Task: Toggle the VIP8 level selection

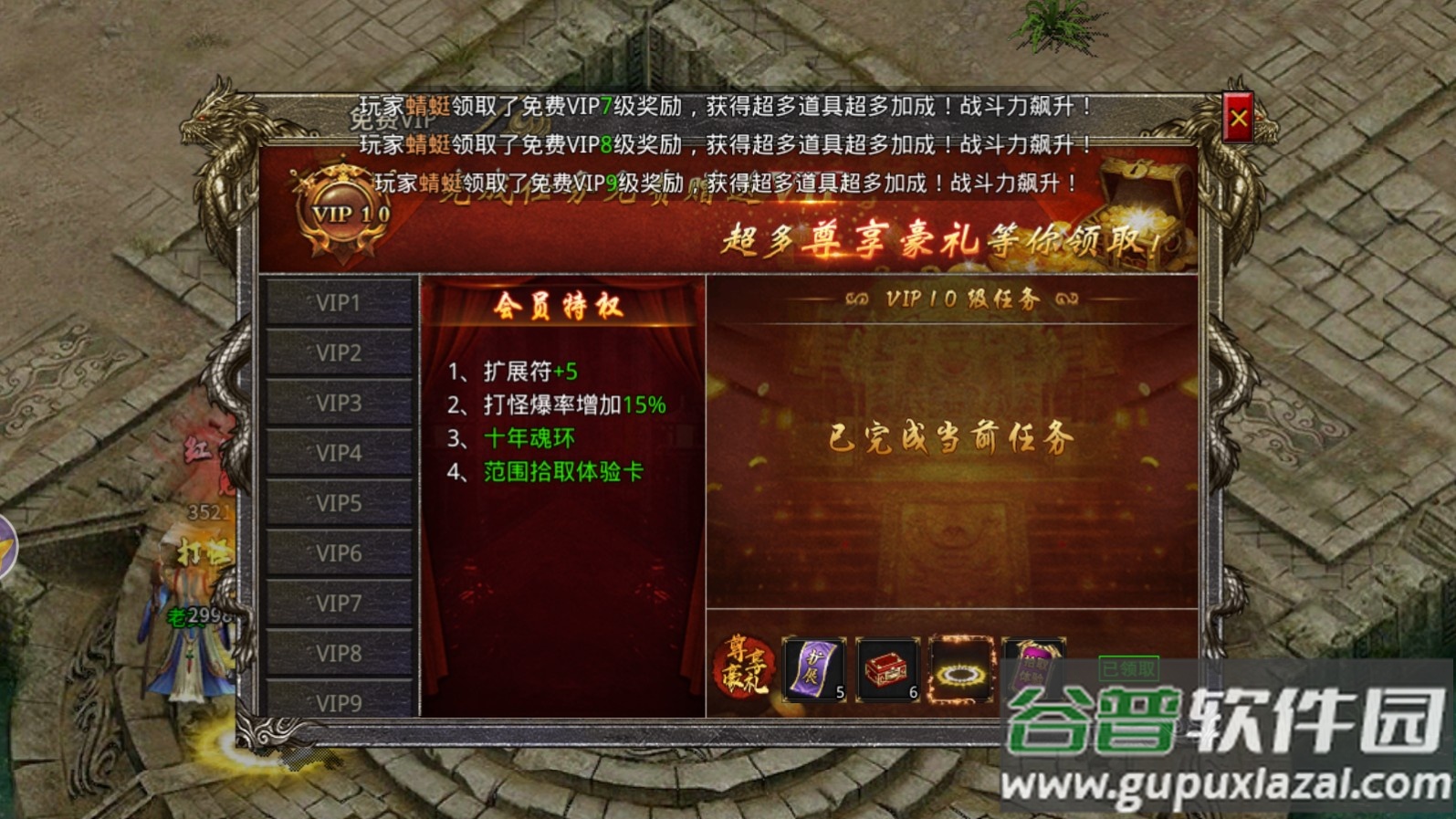Action: click(340, 651)
